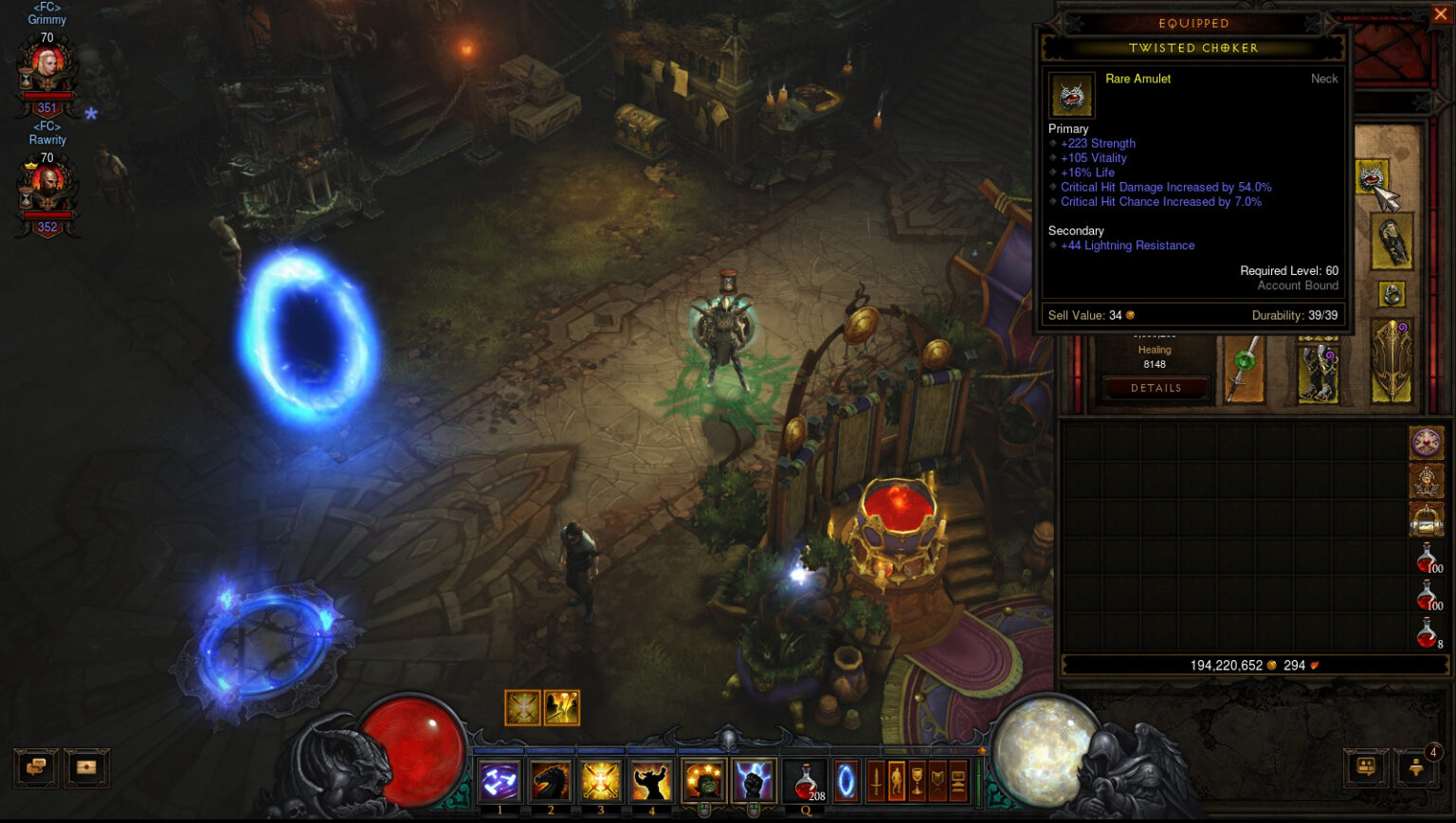Viewport: 1456px width, 823px height.
Task: Open the chat speech-bubble button
Action: coord(36,767)
